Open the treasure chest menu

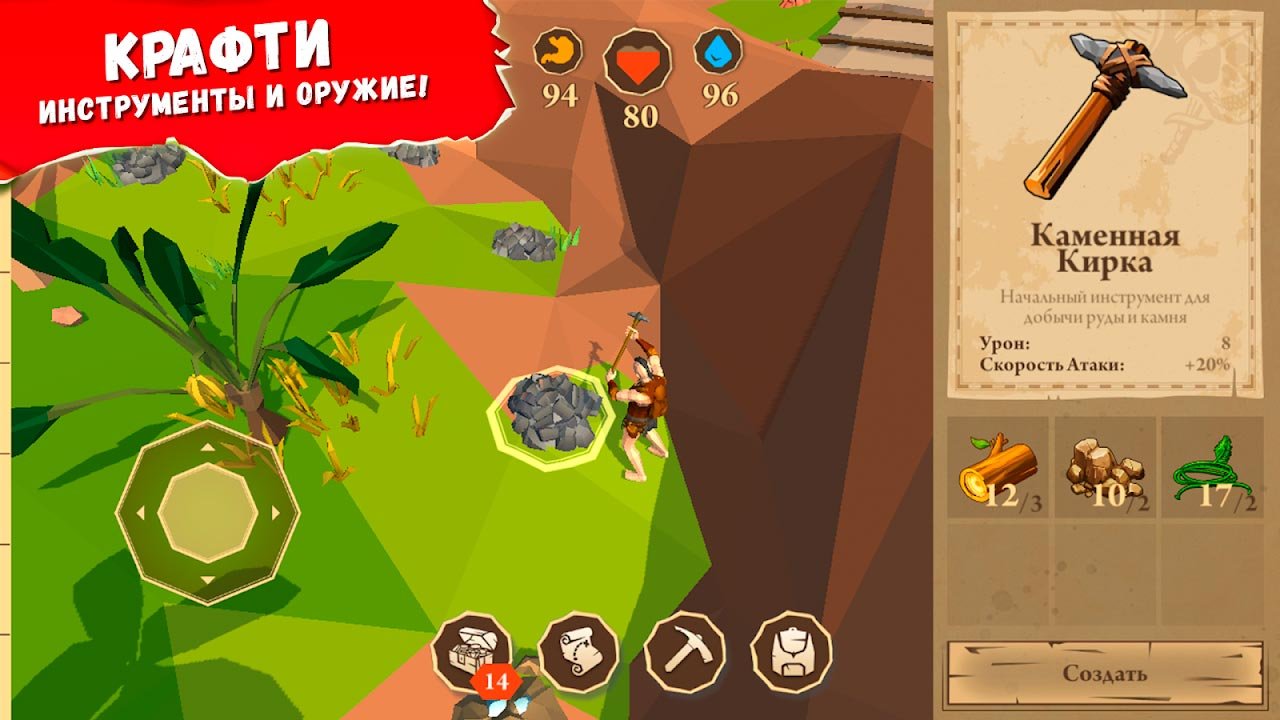pyautogui.click(x=471, y=652)
